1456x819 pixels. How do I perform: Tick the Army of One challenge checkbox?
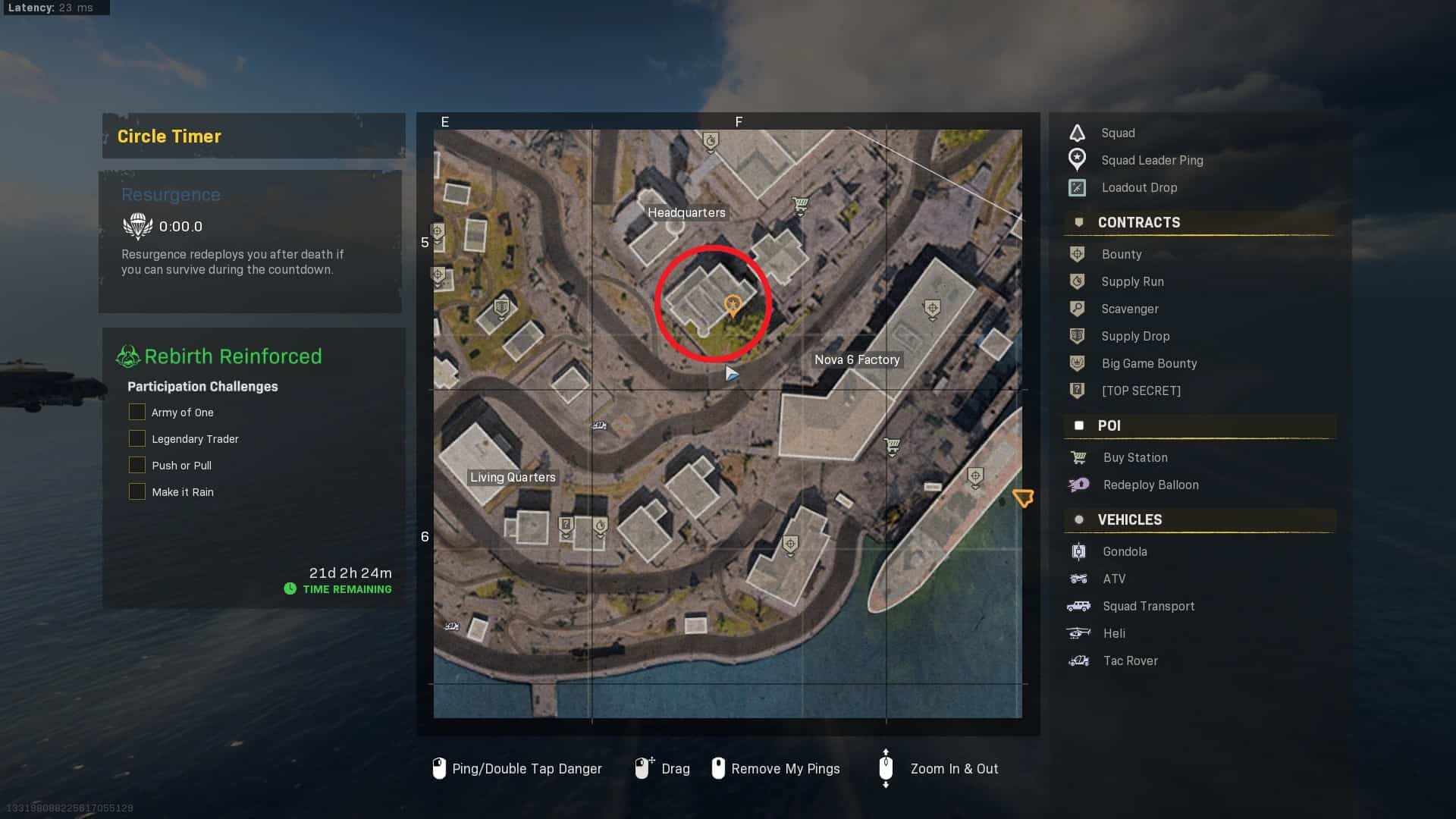click(137, 412)
